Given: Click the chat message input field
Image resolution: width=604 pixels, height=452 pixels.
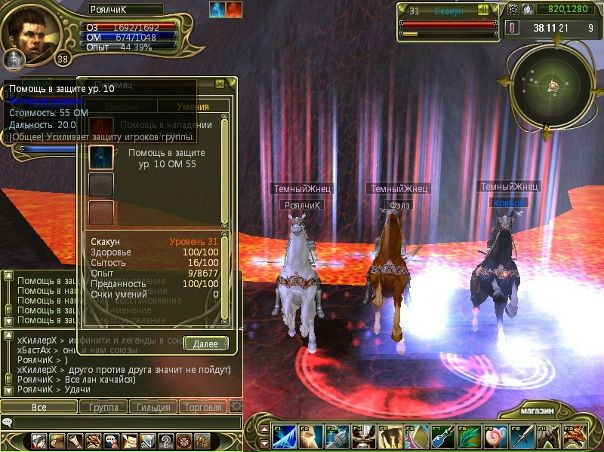Looking at the screenshot, I should 120,423.
